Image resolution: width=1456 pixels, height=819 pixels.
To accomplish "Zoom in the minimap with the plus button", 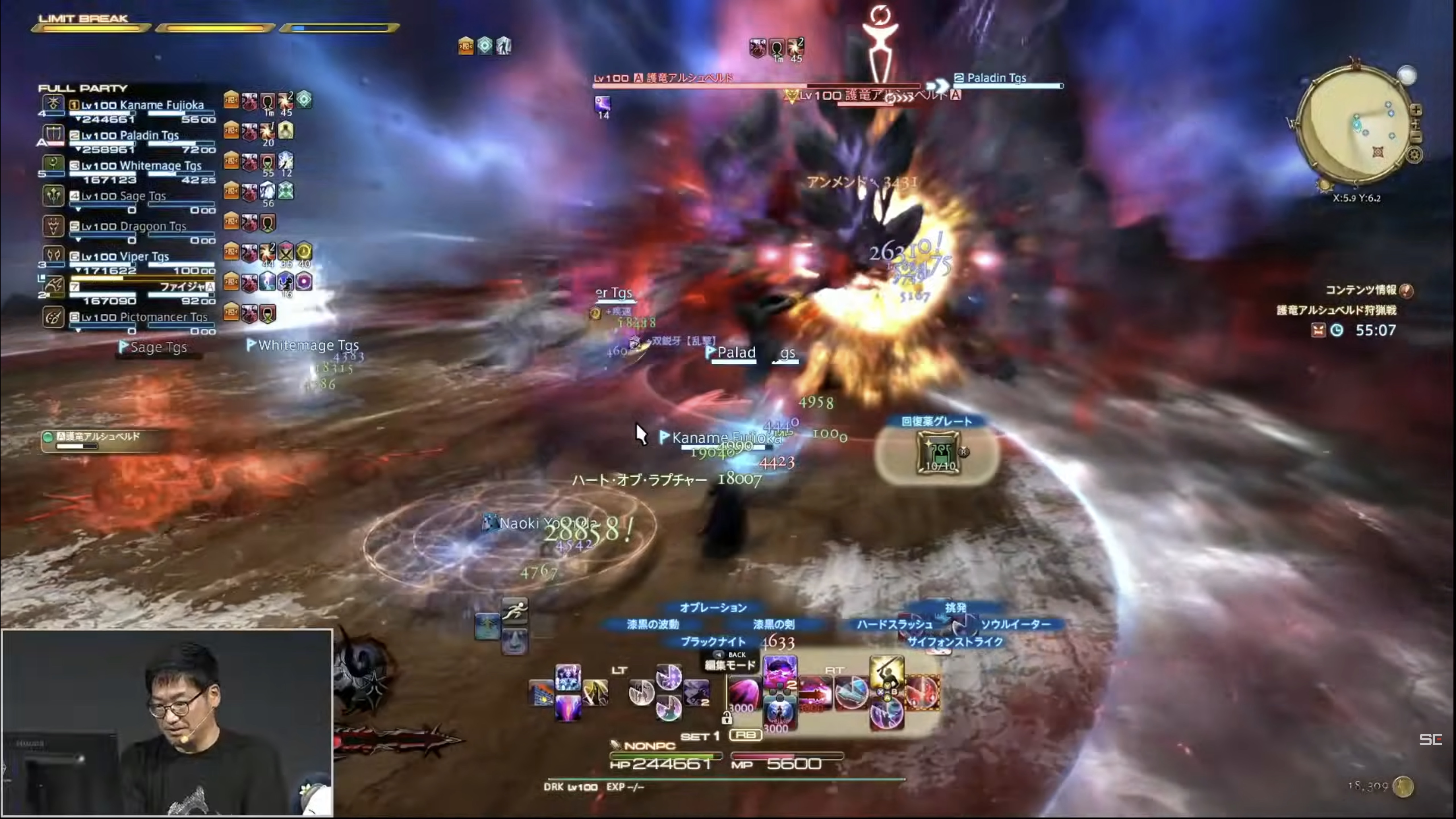I will [x=1416, y=110].
